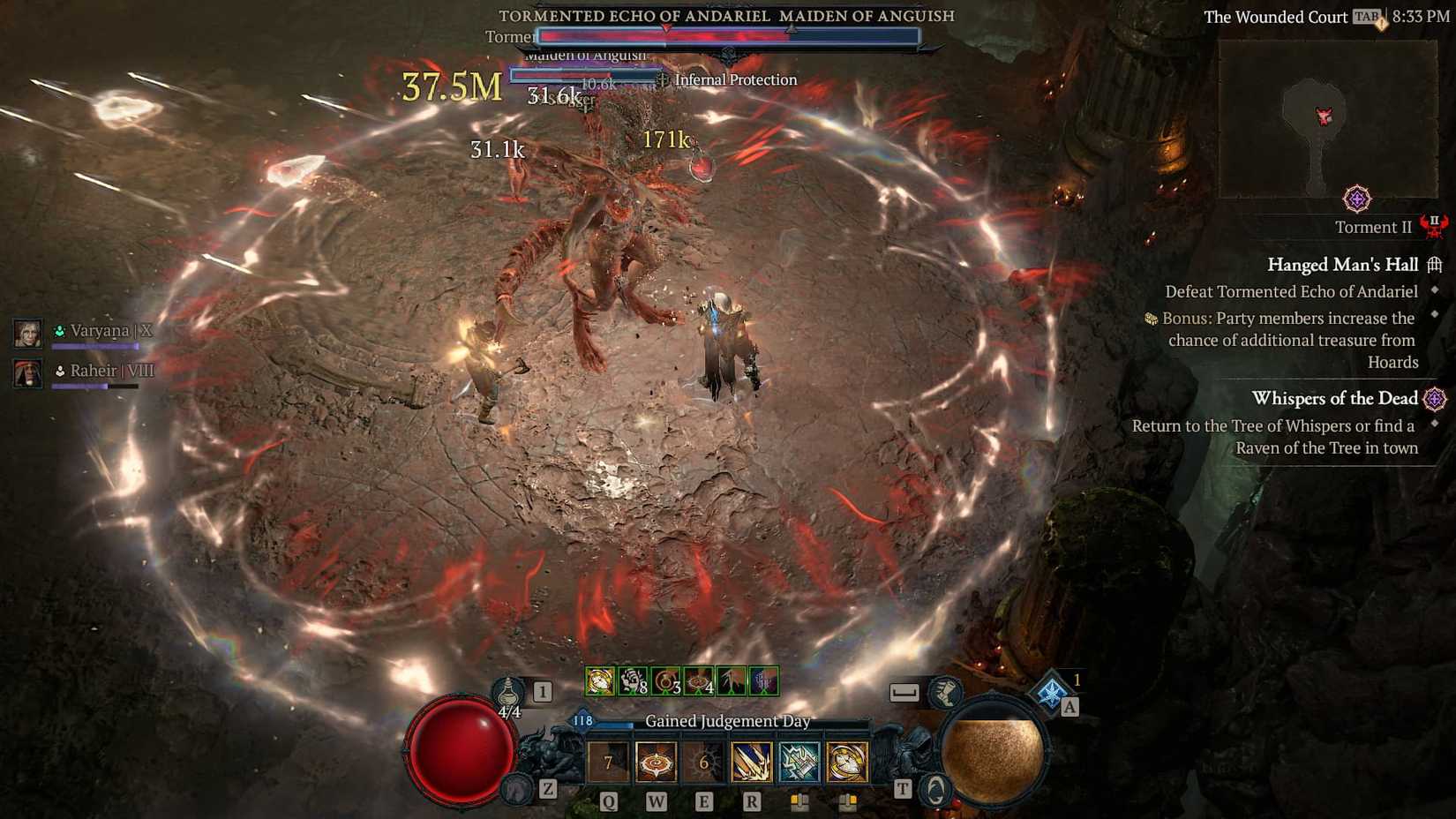This screenshot has width=1456, height=819.
Task: Click the Hanged Man's Hall dungeon icon
Action: pyautogui.click(x=1437, y=265)
